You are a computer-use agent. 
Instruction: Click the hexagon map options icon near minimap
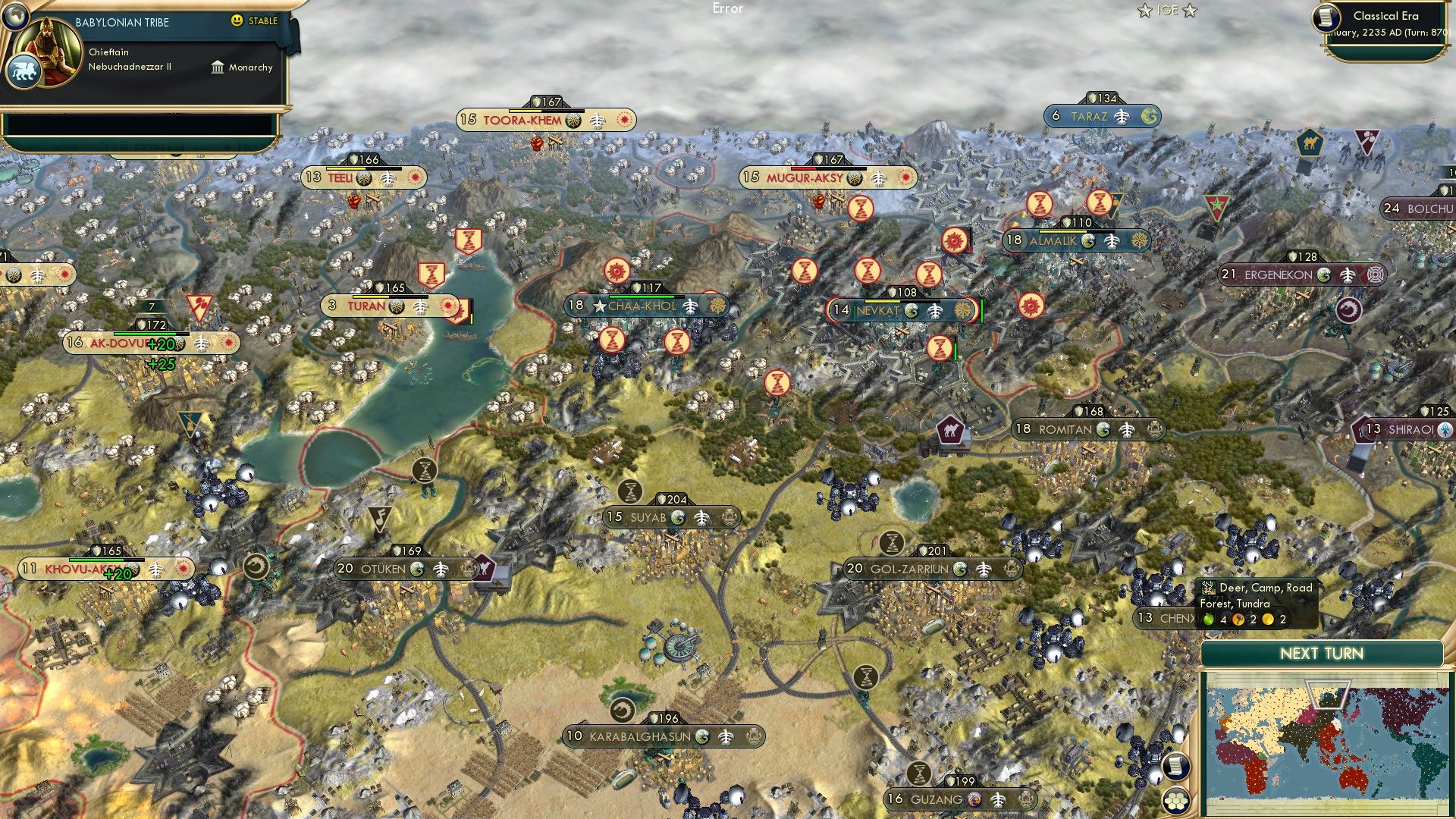[1176, 800]
